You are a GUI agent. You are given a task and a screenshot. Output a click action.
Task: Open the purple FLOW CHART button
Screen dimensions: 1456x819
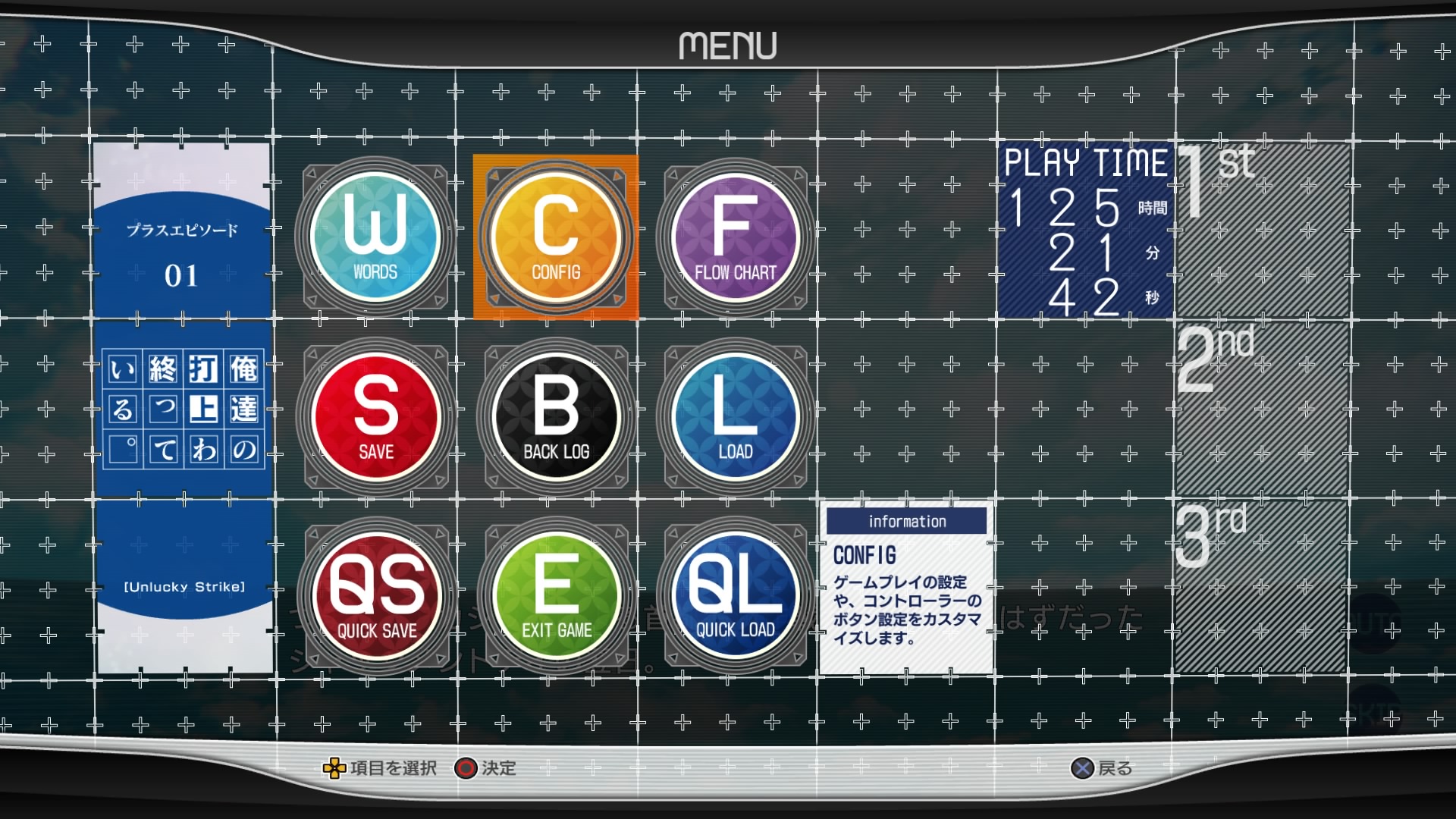point(736,237)
